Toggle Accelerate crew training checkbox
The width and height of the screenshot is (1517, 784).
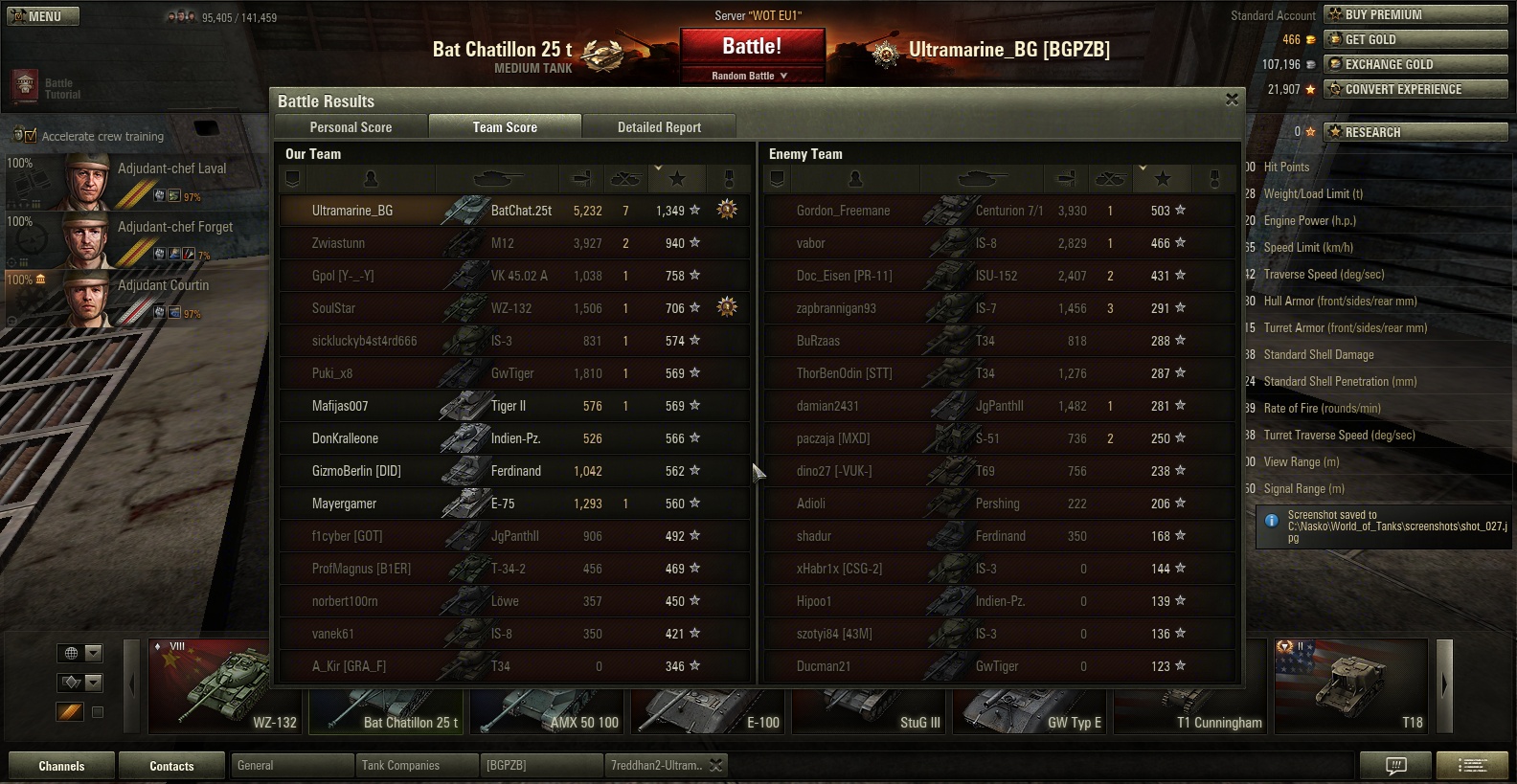point(29,136)
